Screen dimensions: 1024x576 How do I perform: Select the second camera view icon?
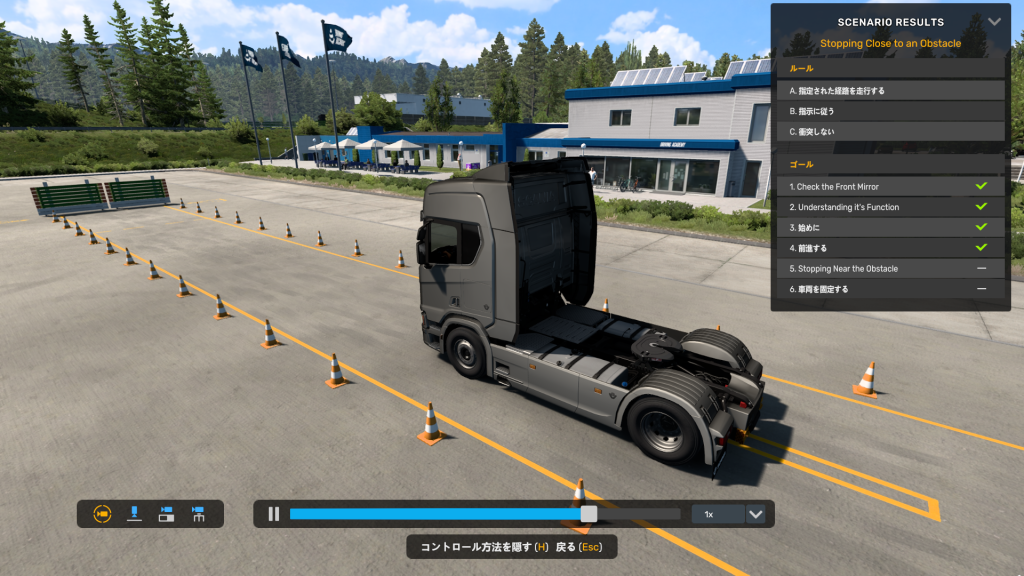(x=134, y=514)
